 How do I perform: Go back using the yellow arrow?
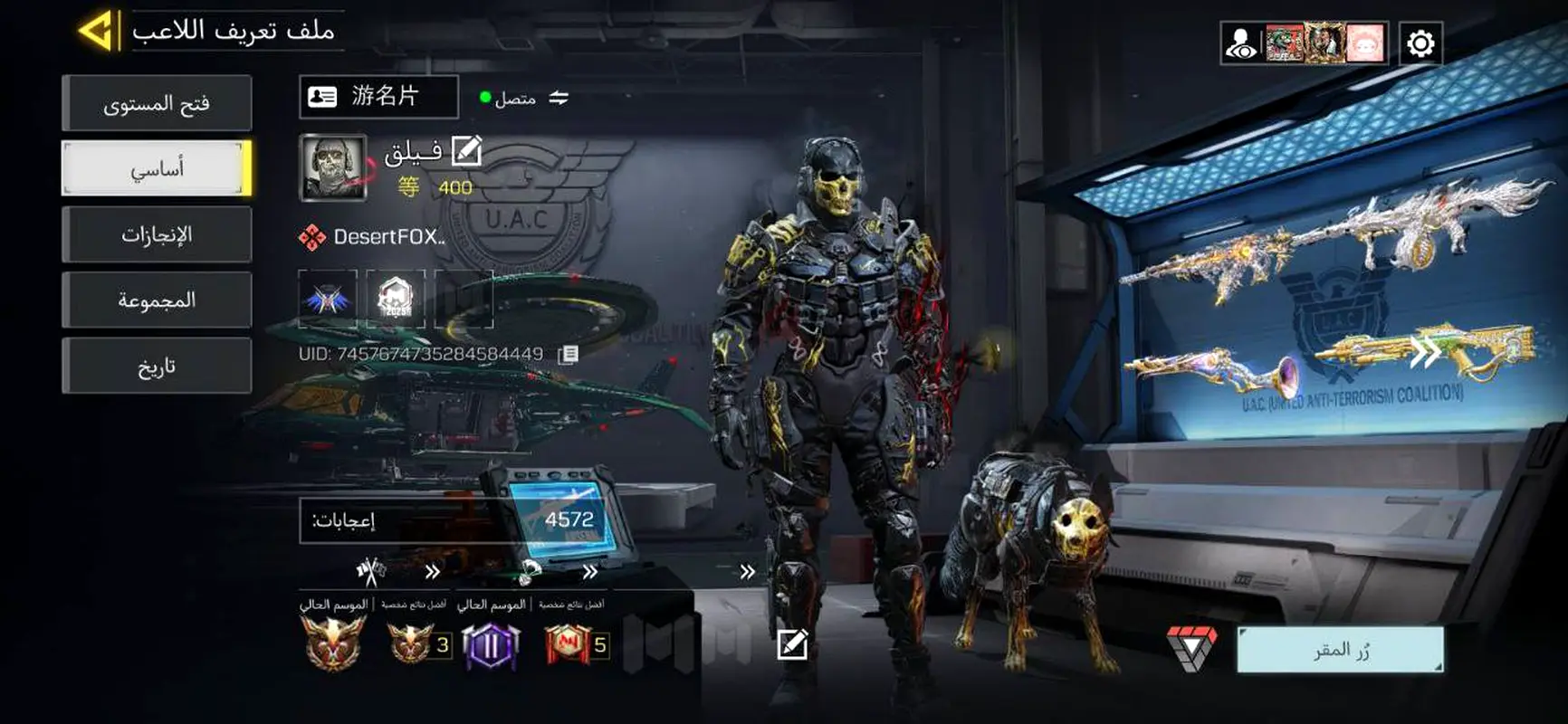coord(97,31)
